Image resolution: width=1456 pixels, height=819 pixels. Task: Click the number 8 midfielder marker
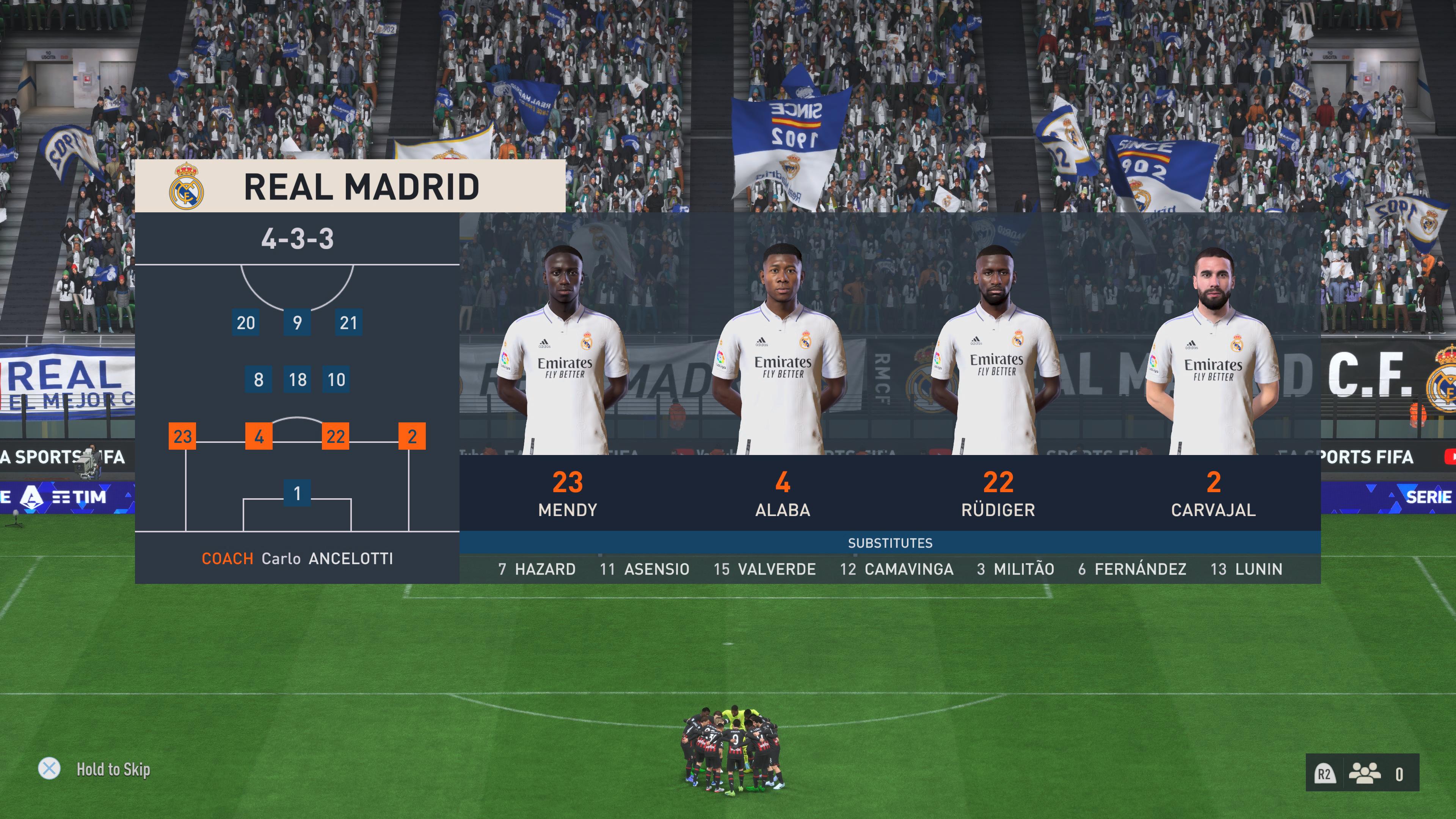pos(259,380)
